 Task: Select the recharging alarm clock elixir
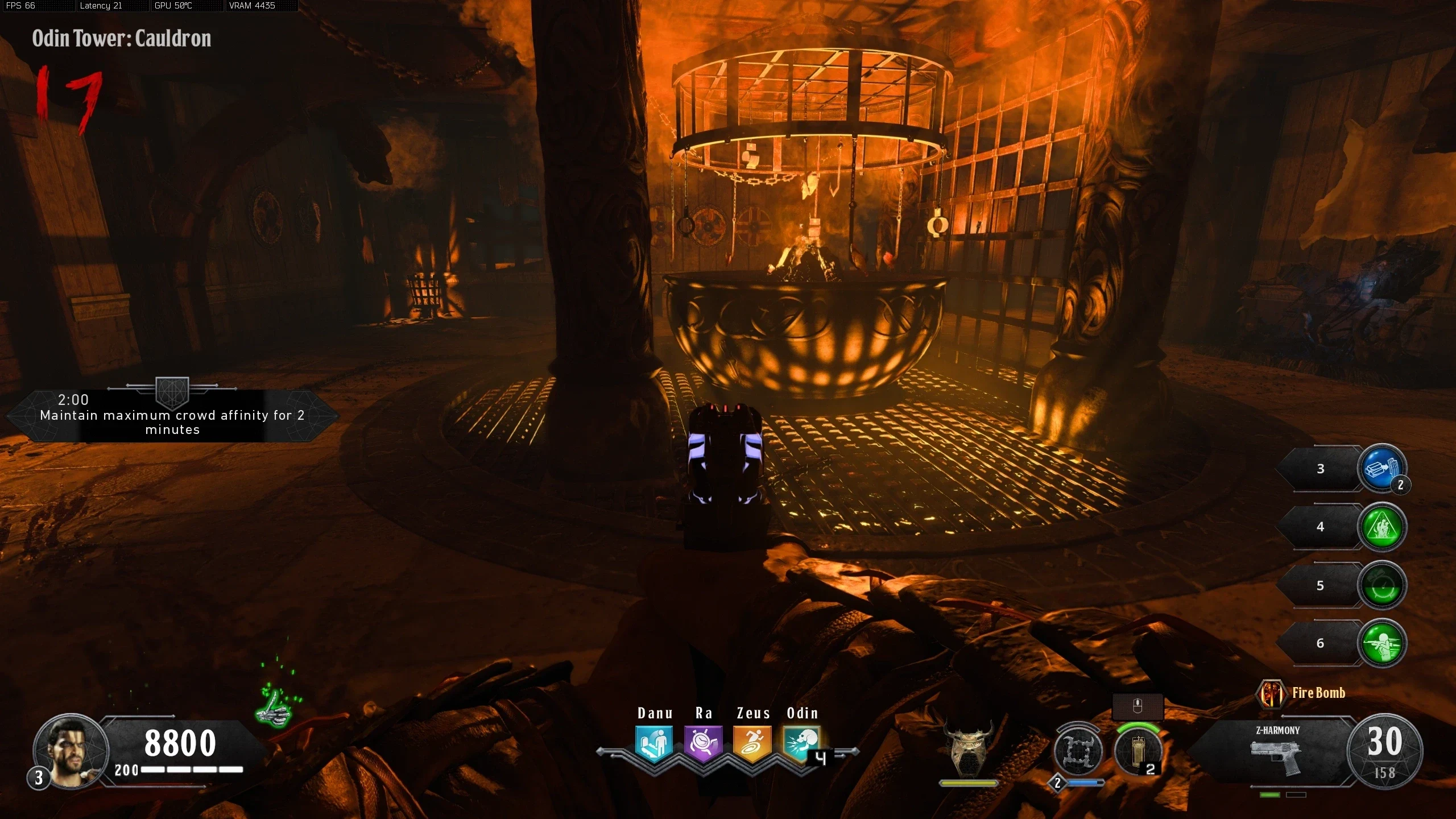pyautogui.click(x=1381, y=585)
